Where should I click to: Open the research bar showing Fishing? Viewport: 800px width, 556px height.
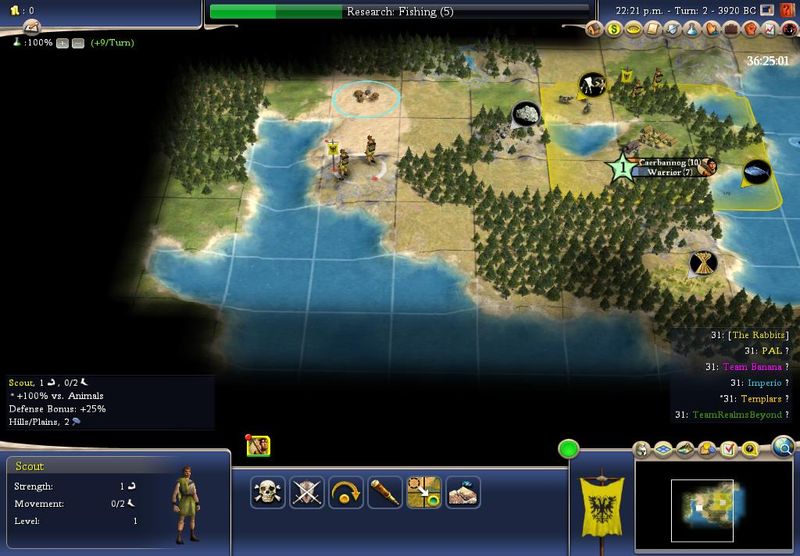(x=399, y=12)
